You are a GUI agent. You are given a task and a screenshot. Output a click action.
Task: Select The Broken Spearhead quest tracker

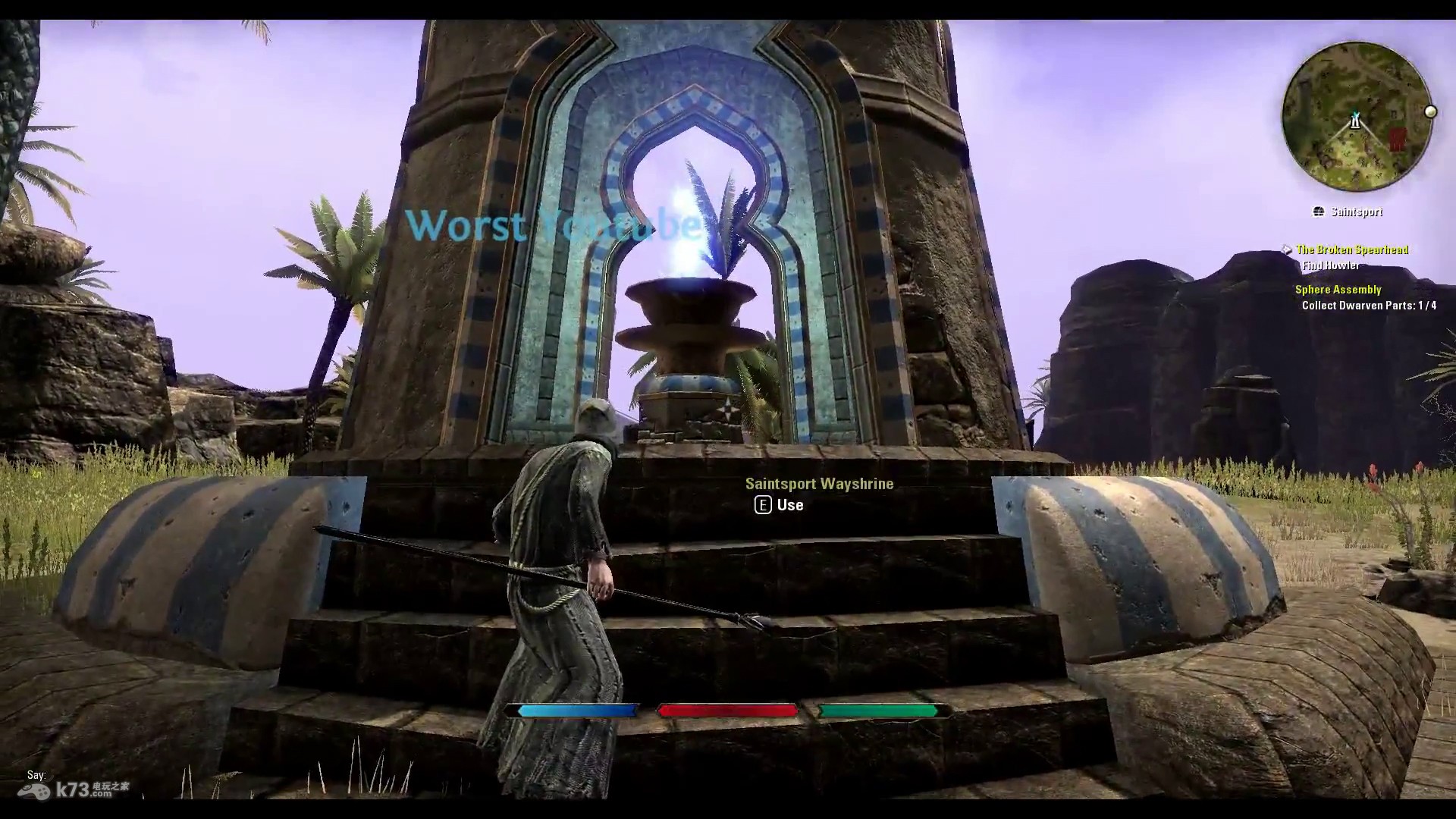click(1351, 249)
